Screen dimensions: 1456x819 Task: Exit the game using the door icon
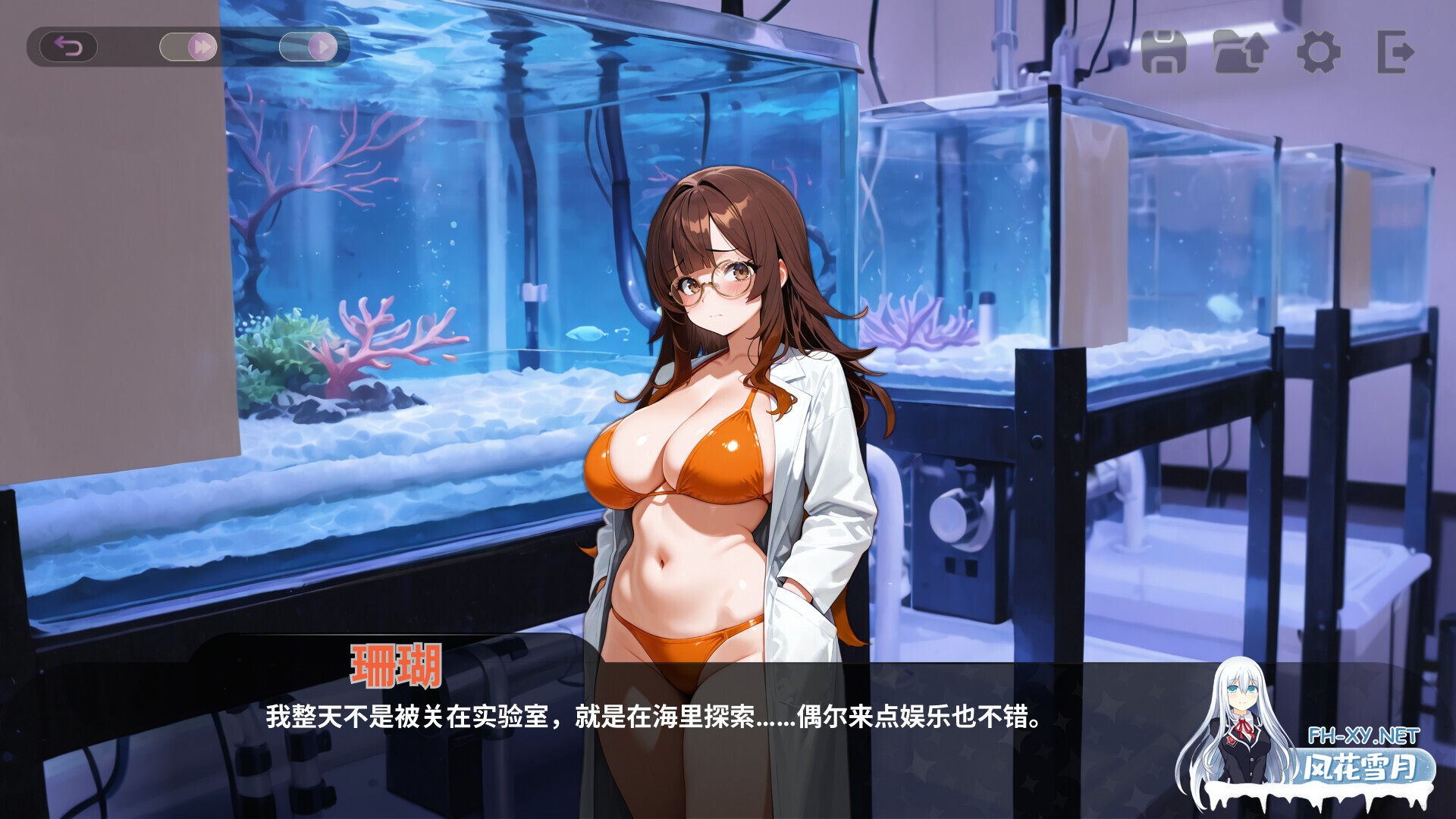point(1394,52)
